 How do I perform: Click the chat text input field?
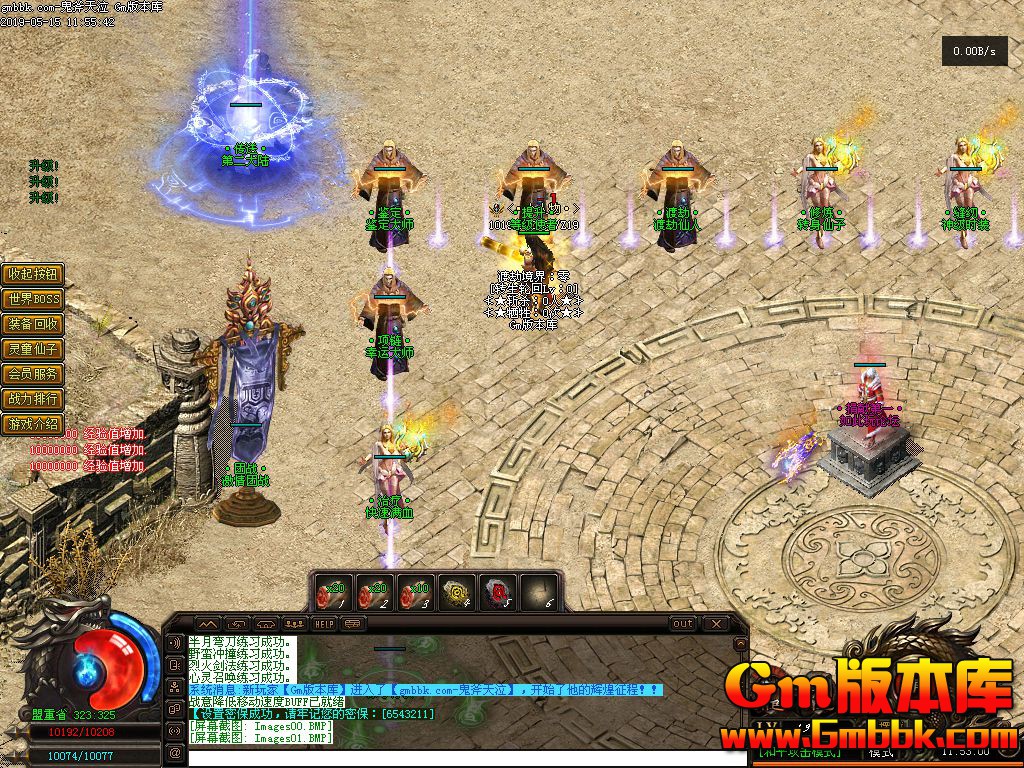(460, 757)
